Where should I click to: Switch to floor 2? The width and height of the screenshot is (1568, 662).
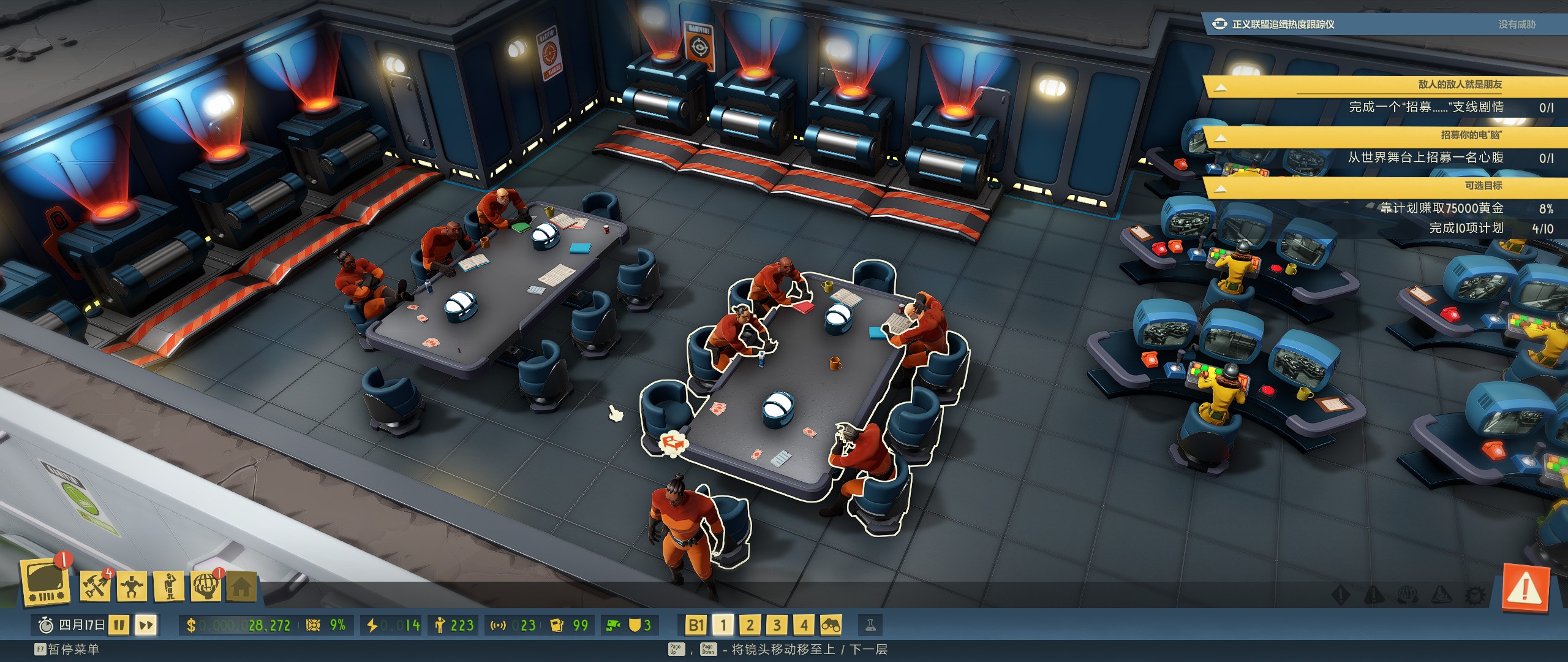coord(750,625)
